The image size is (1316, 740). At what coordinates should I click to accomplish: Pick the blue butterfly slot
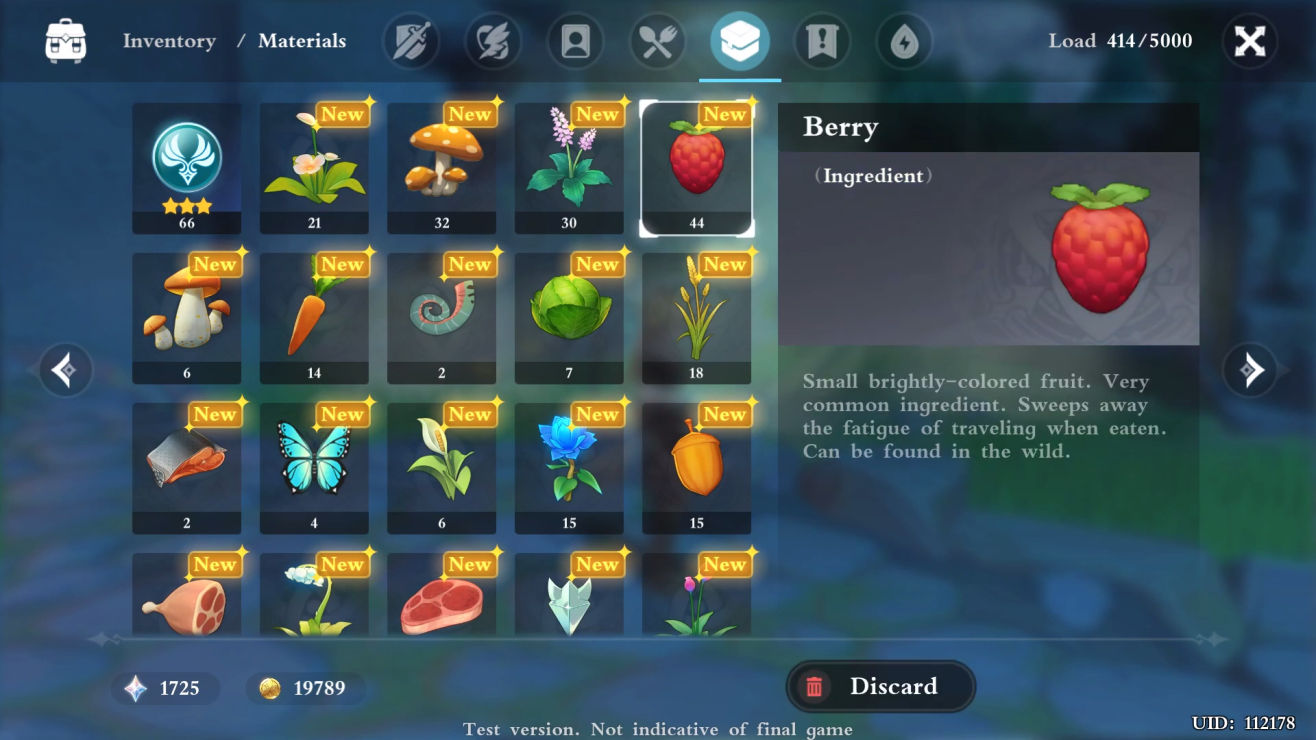point(314,468)
